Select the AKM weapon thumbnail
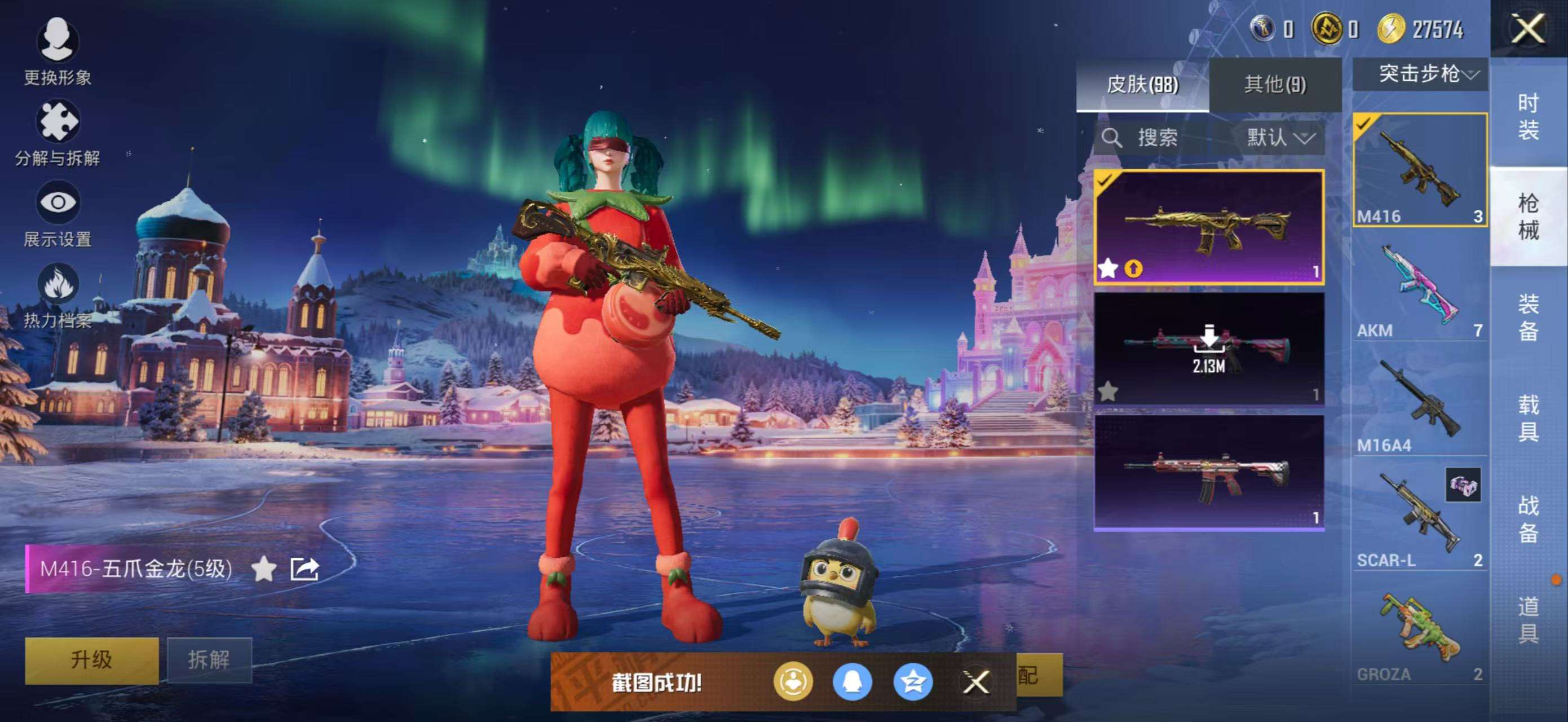 point(1420,283)
